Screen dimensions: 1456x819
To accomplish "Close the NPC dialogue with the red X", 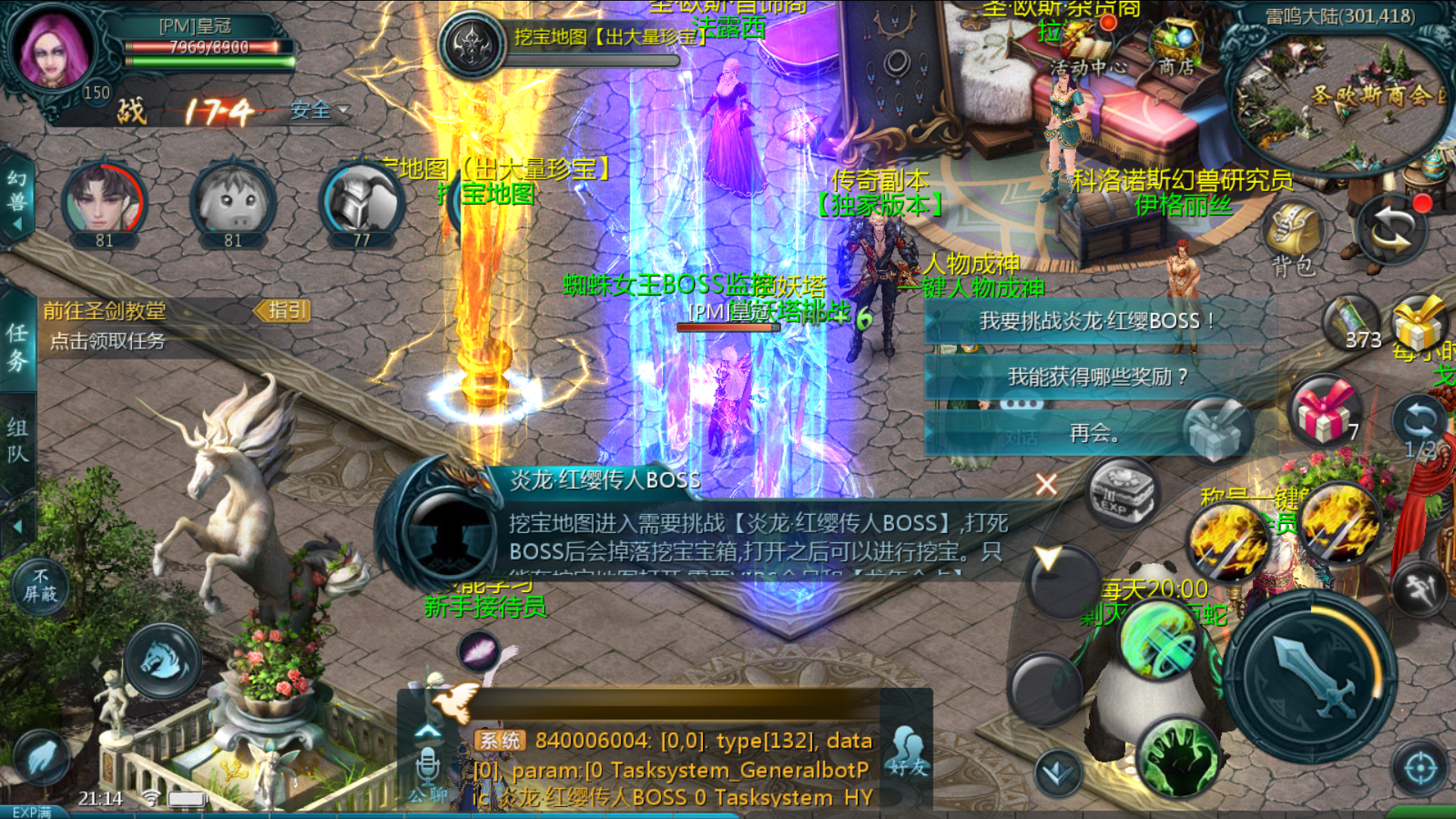I will (x=1046, y=485).
